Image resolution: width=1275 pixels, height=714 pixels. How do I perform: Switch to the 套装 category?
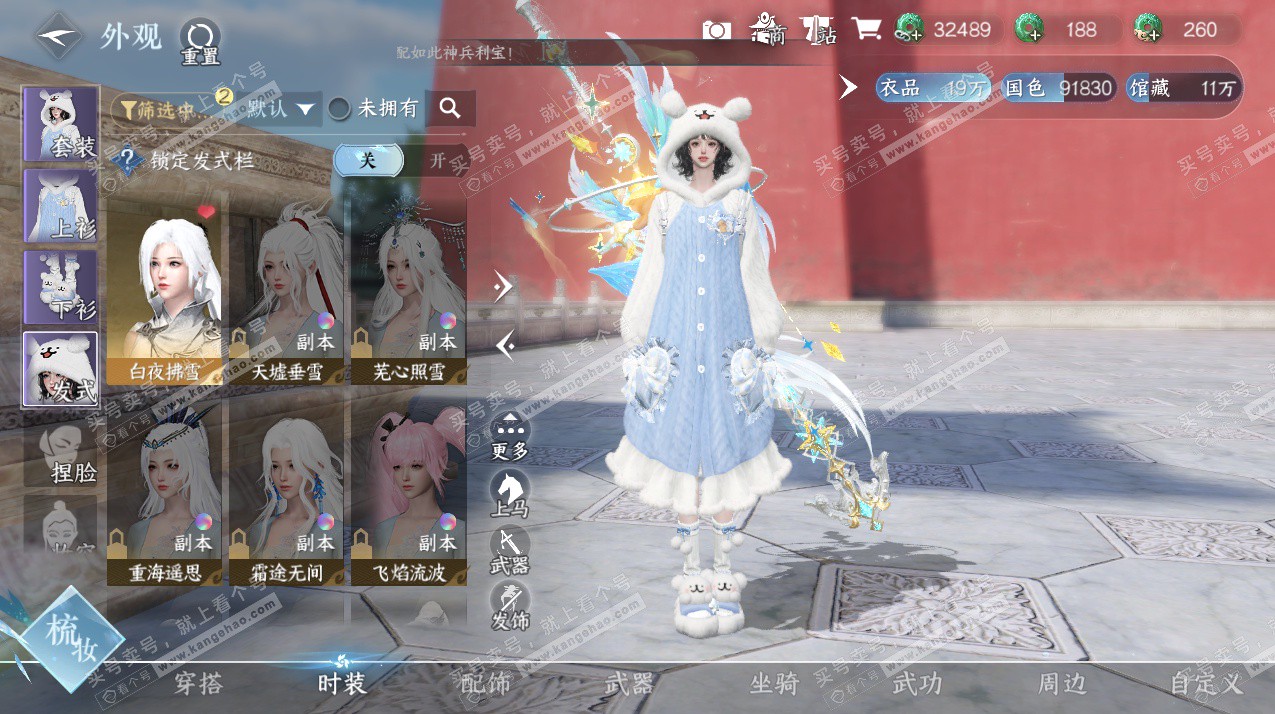[61, 124]
